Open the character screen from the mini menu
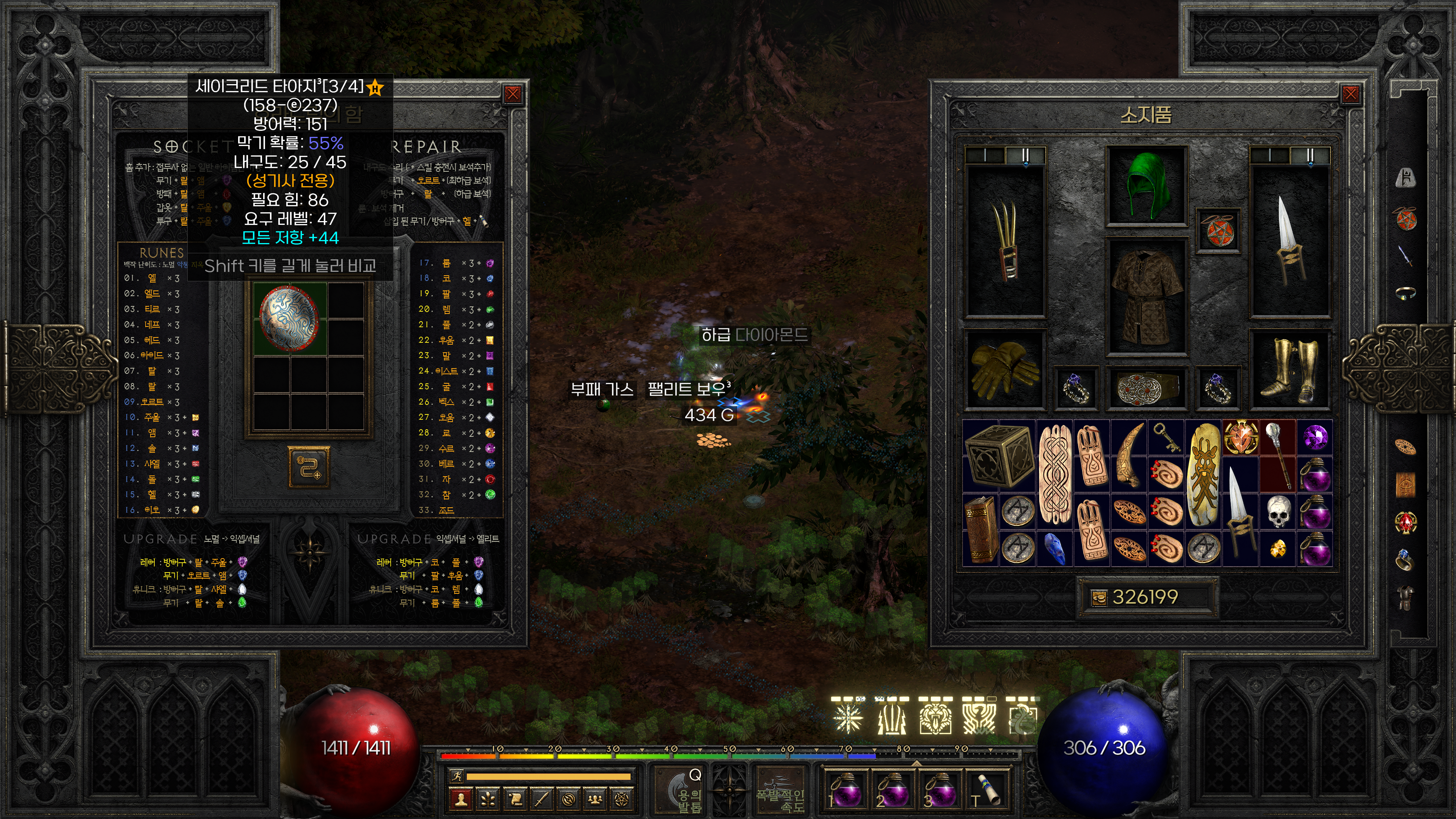This screenshot has height=819, width=1456. click(x=461, y=799)
